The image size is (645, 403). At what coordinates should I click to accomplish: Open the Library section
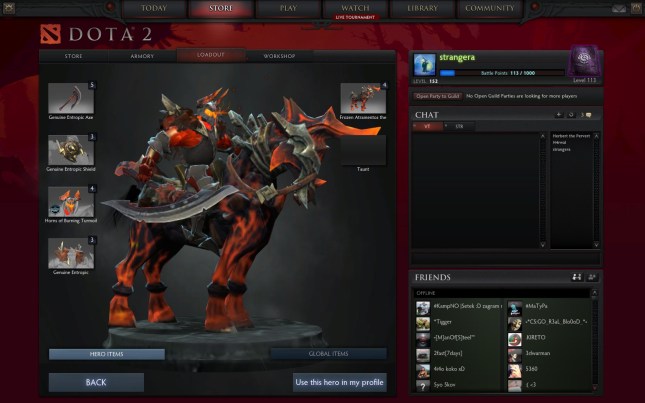pos(422,9)
